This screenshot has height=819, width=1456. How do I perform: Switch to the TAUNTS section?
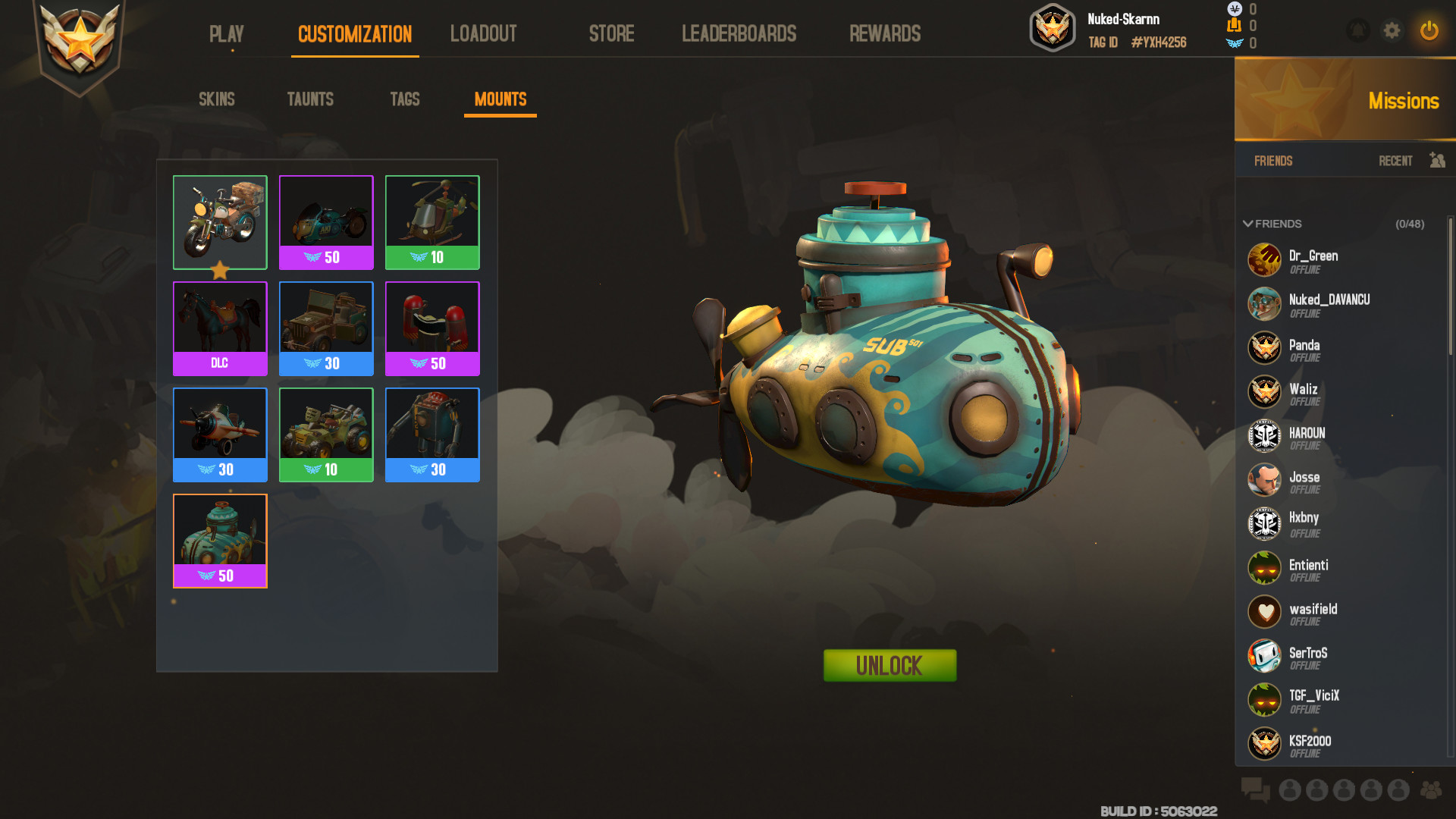[x=310, y=99]
